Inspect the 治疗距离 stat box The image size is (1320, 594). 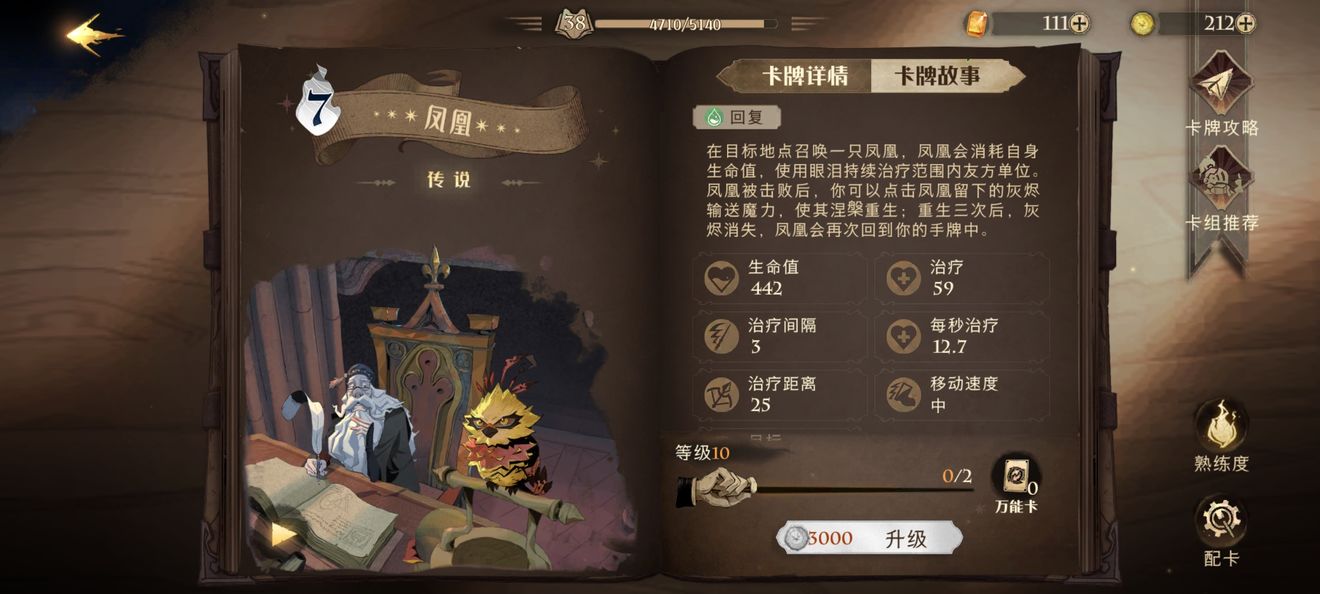779,394
